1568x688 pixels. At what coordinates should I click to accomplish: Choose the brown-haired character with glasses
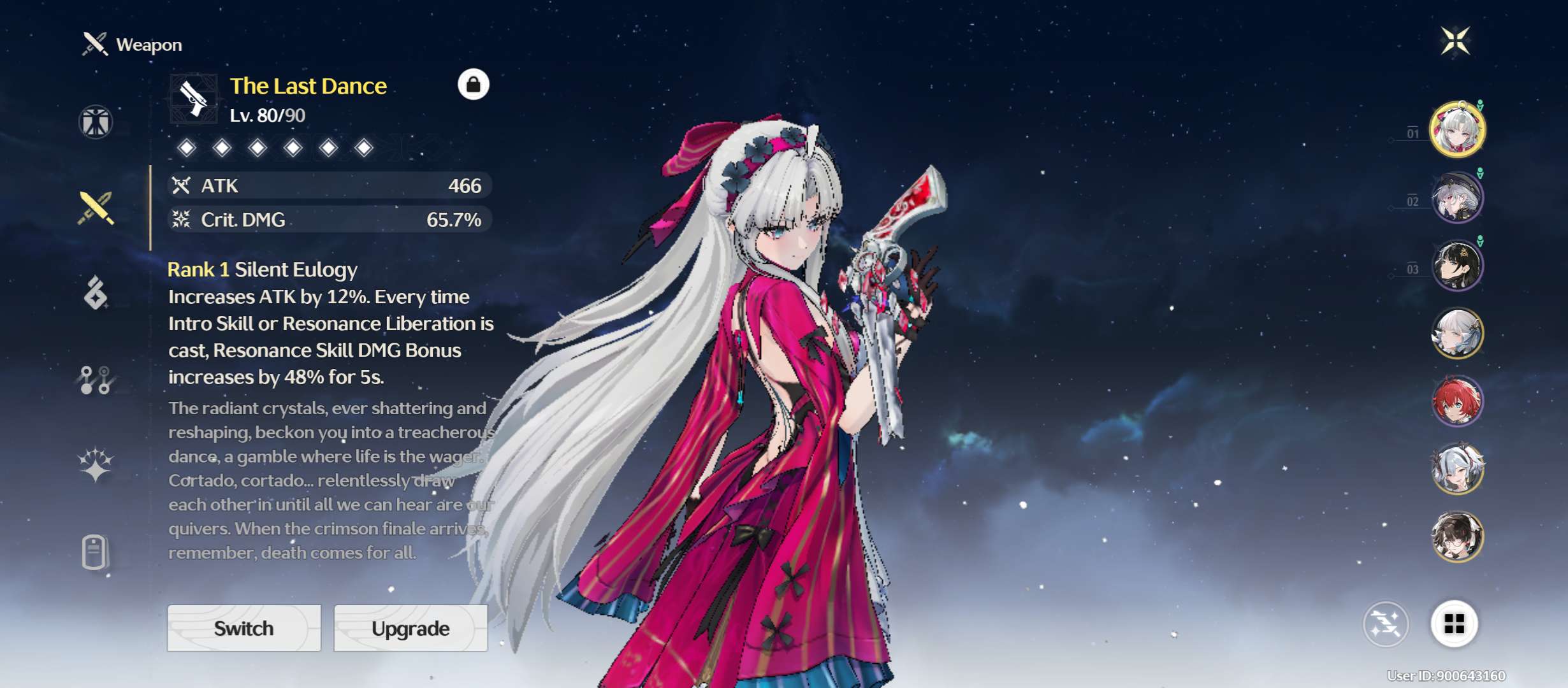pos(1457,537)
